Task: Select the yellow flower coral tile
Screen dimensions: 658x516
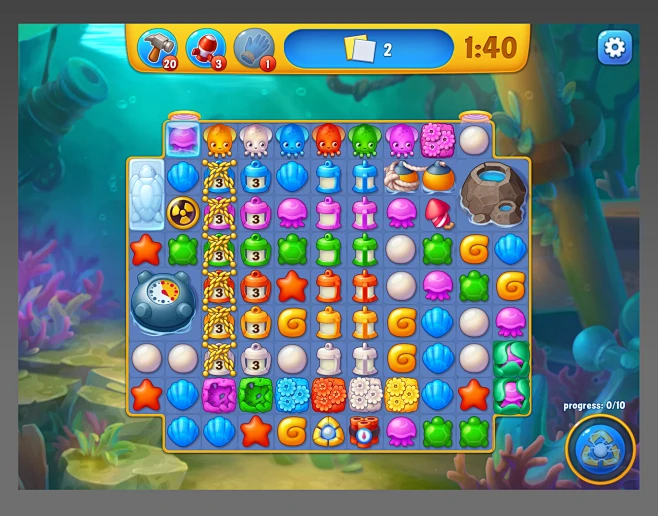Action: (x=401, y=394)
